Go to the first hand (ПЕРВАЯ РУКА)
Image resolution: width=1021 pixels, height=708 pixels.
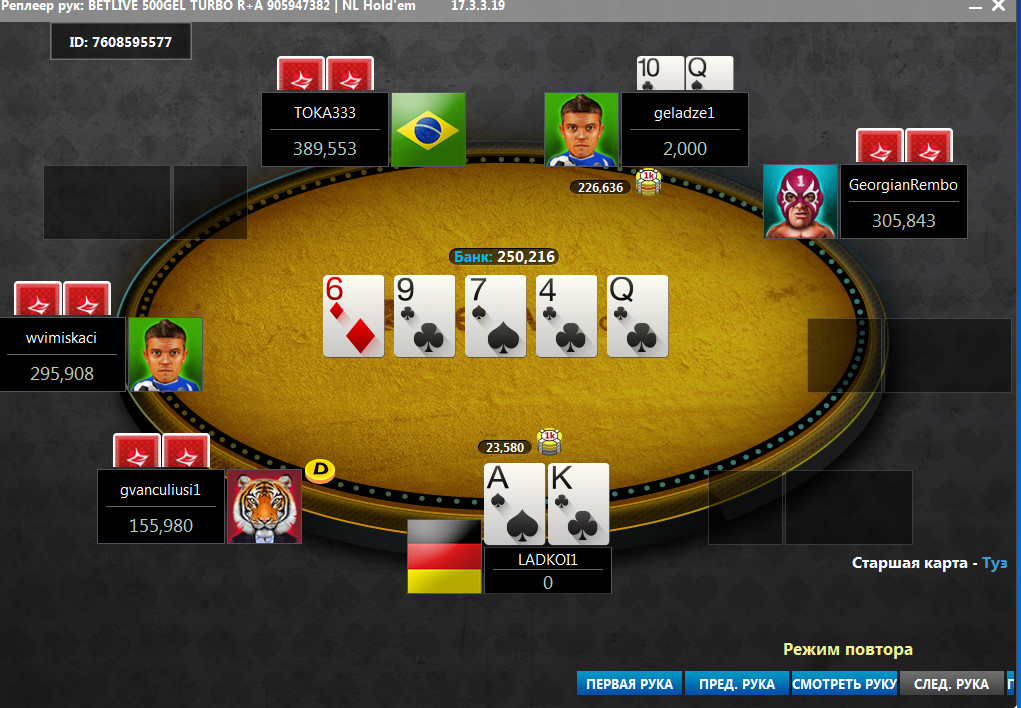tap(629, 684)
